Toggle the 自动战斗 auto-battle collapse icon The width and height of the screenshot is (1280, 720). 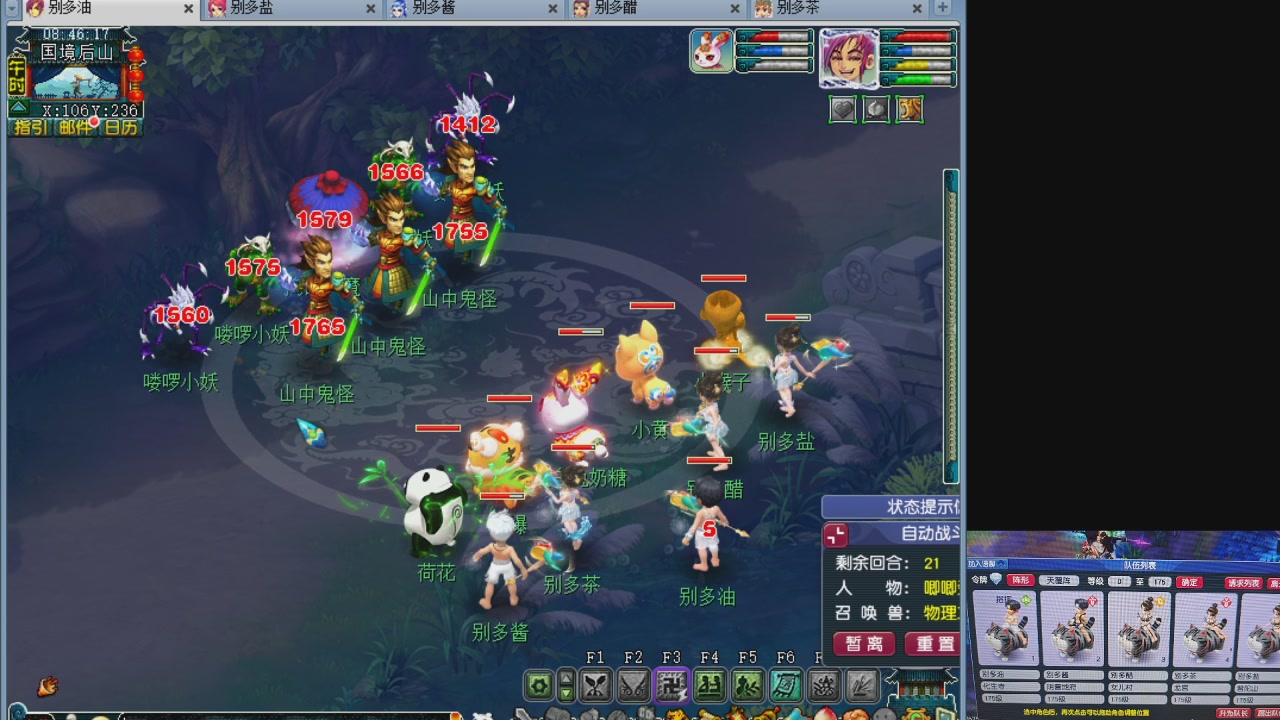click(x=836, y=535)
